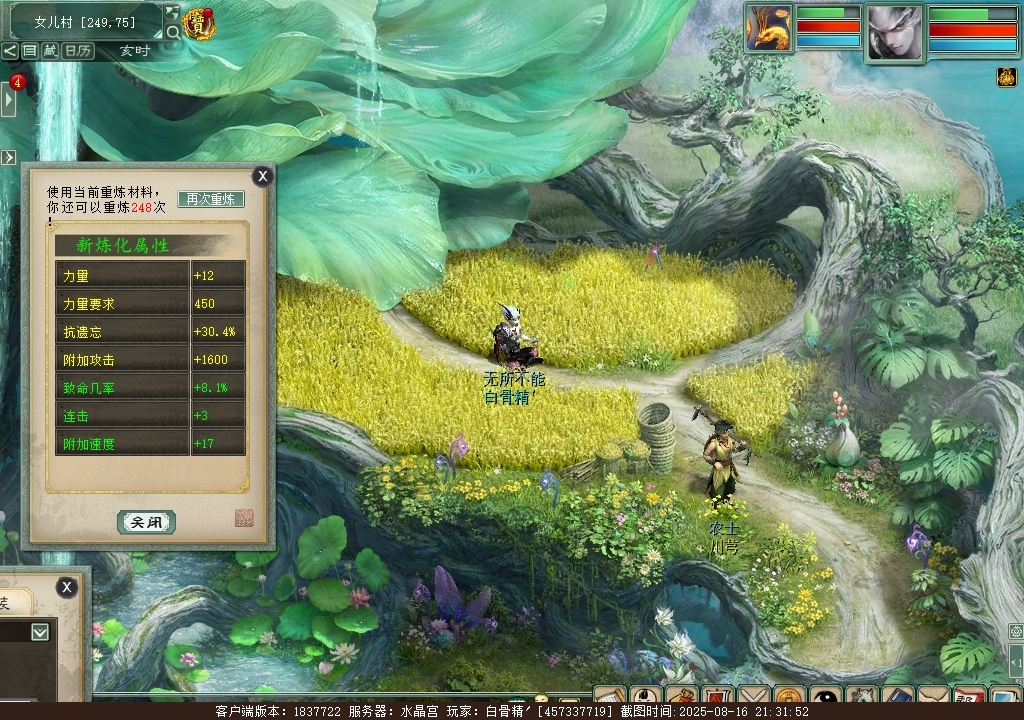
Task: Click the magnifier search icon near location bar
Action: pos(173,32)
